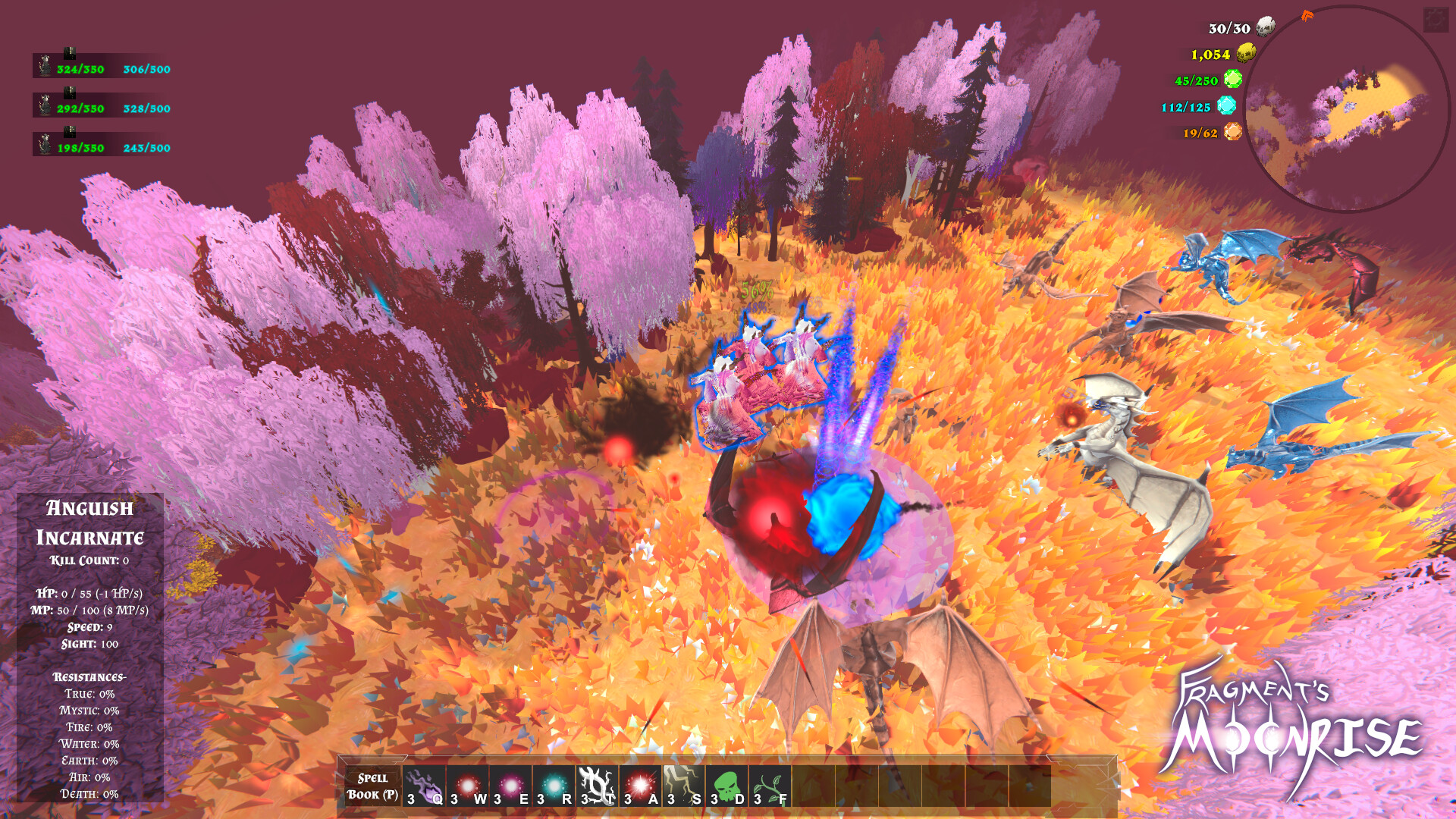Click the orange flag marker on the minimap
This screenshot has height=819, width=1456.
click(x=1307, y=15)
